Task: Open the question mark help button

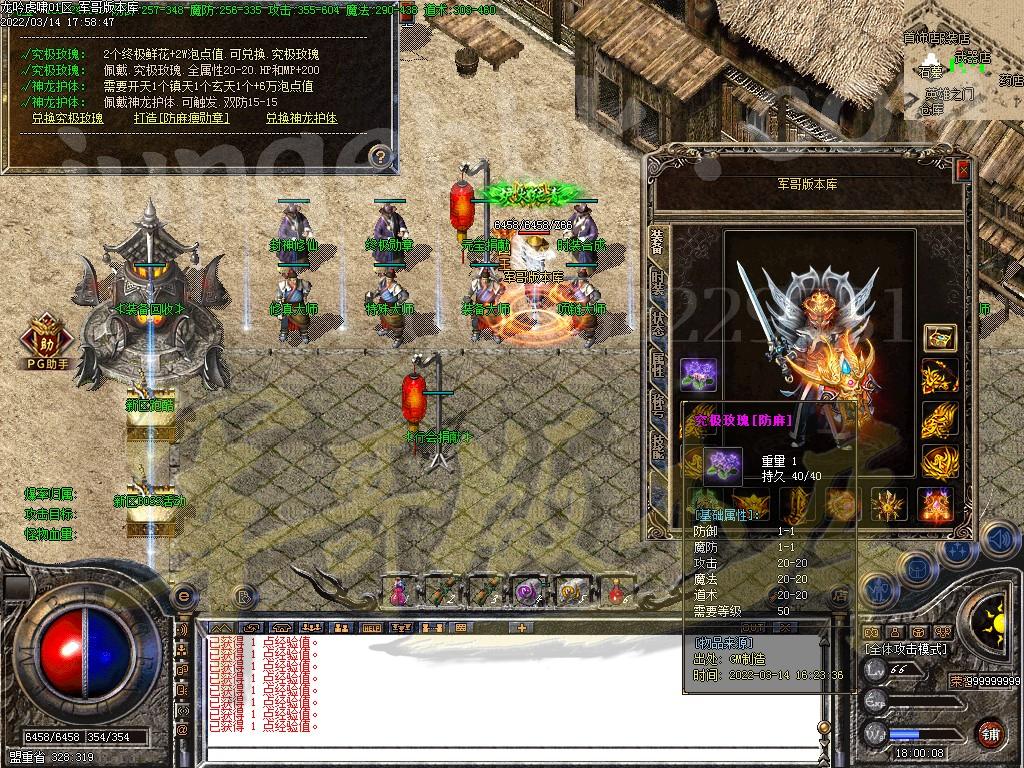Action: [379, 155]
